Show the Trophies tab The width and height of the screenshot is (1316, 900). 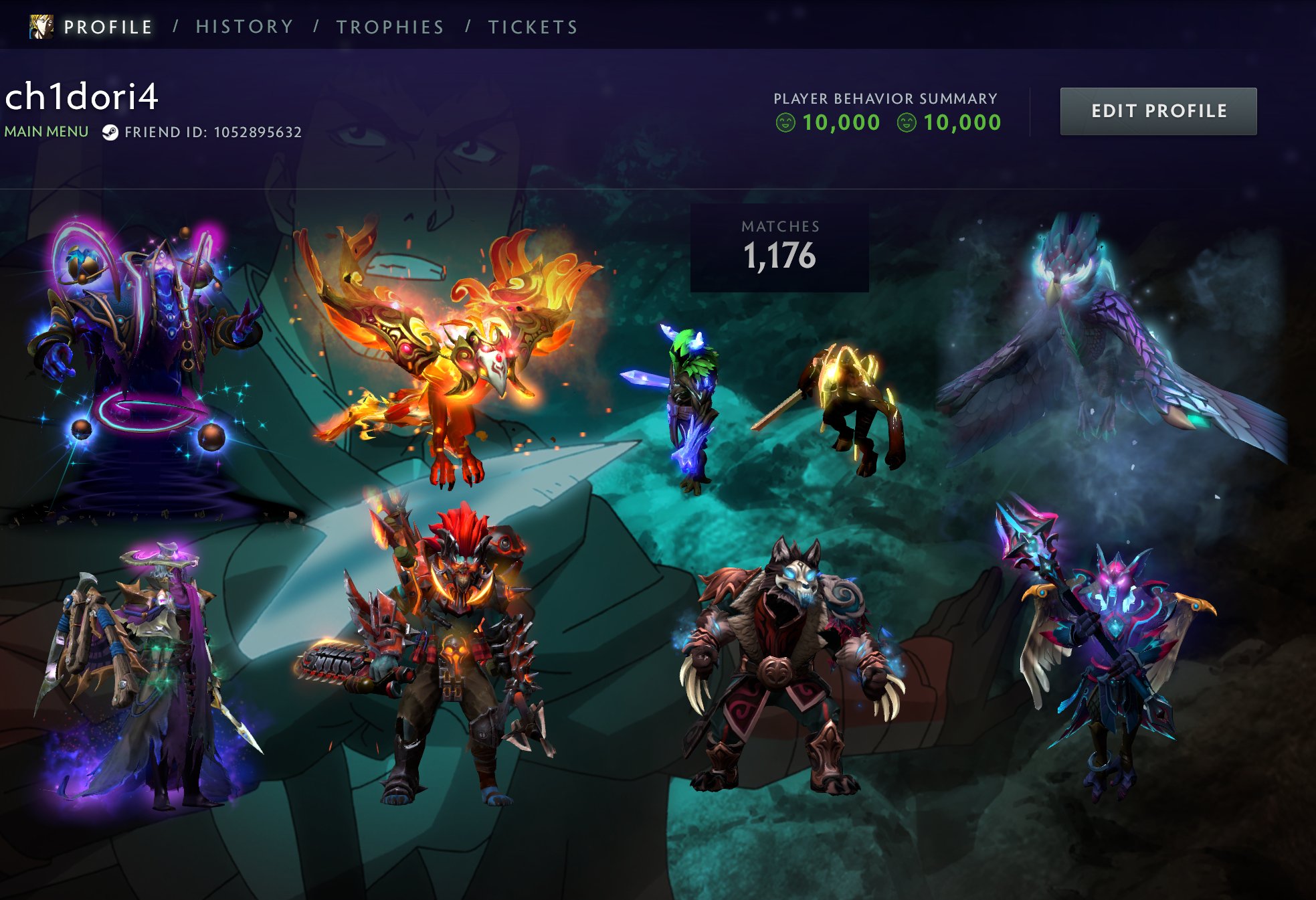[390, 27]
